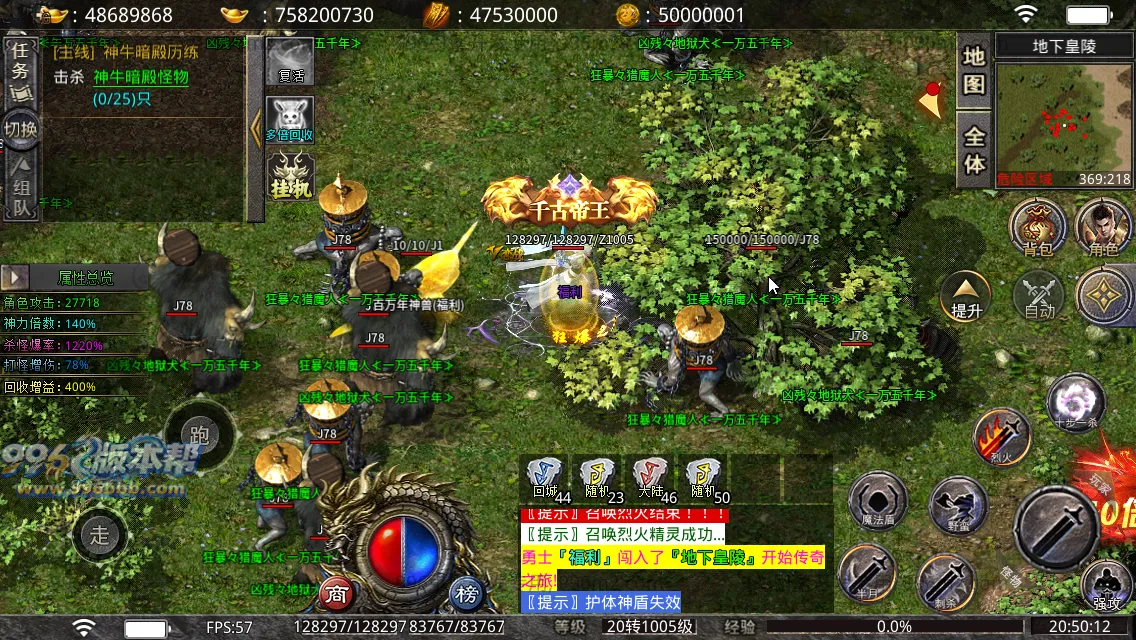
Task: Open the 商 shop button
Action: 338,593
